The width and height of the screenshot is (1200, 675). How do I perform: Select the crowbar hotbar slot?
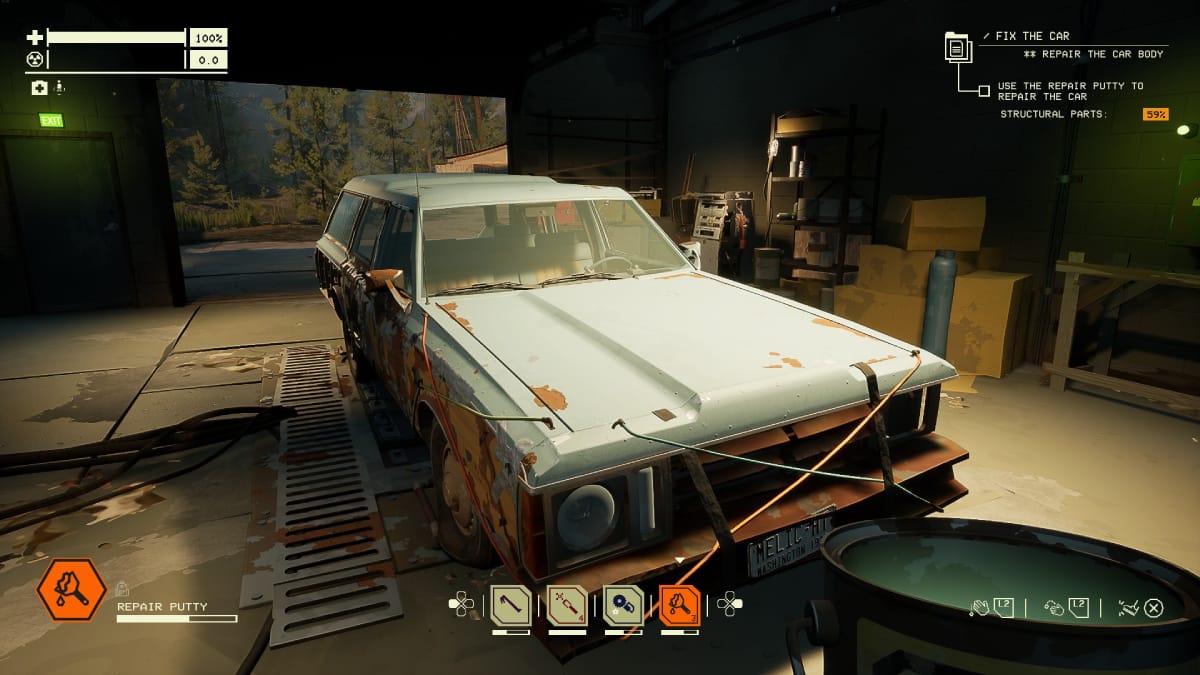510,606
